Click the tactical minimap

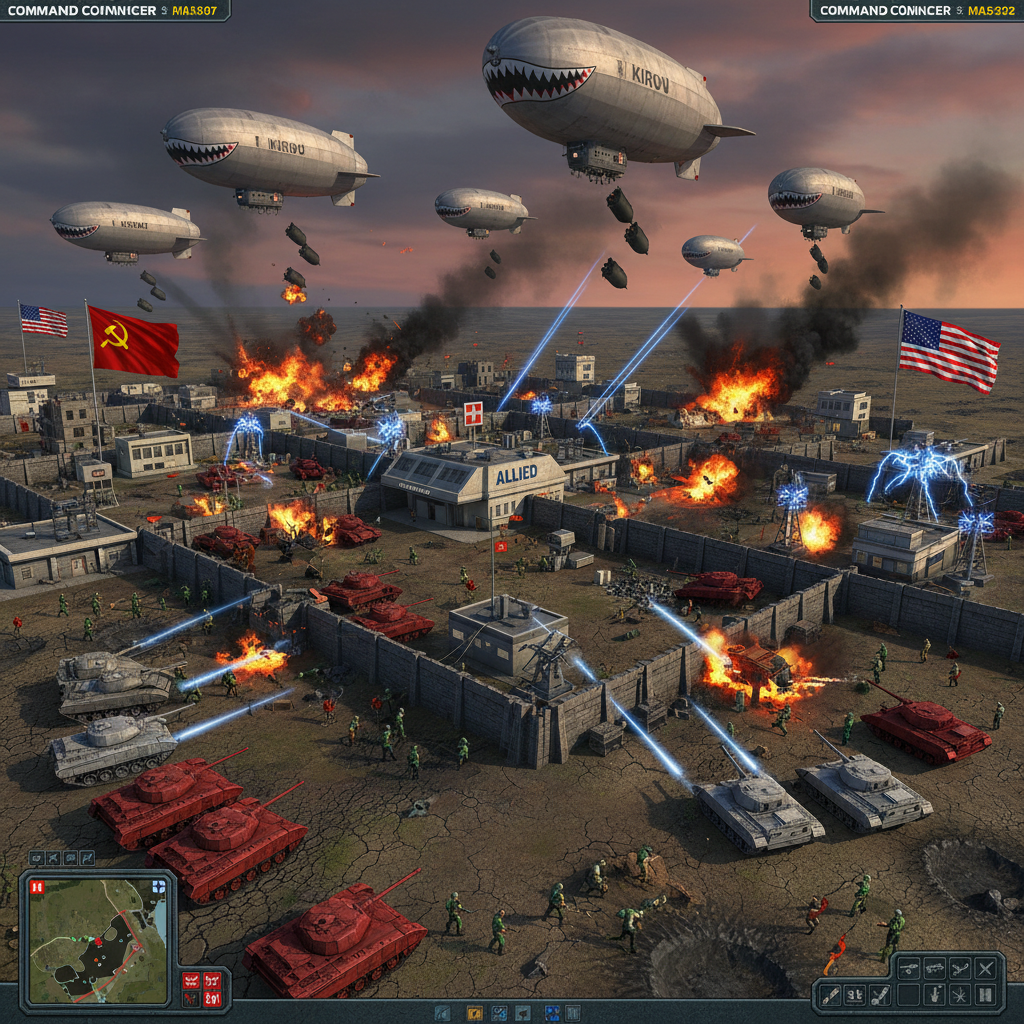pyautogui.click(x=98, y=940)
